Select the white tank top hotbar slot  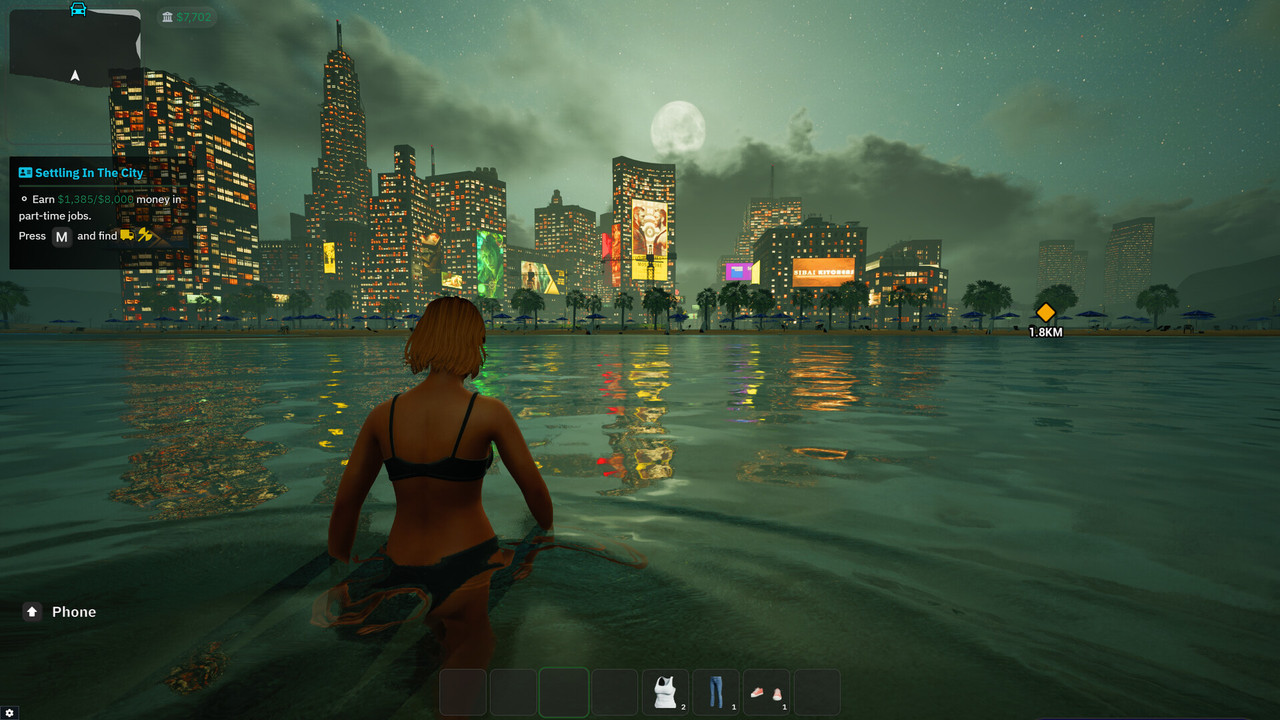point(665,692)
